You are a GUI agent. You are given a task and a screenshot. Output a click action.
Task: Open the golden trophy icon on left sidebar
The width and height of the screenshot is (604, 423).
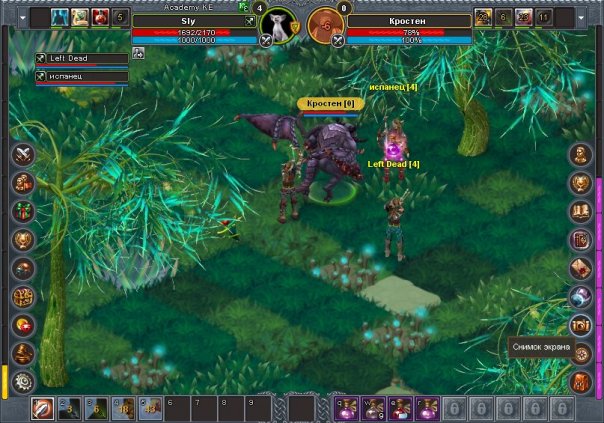coord(23,239)
